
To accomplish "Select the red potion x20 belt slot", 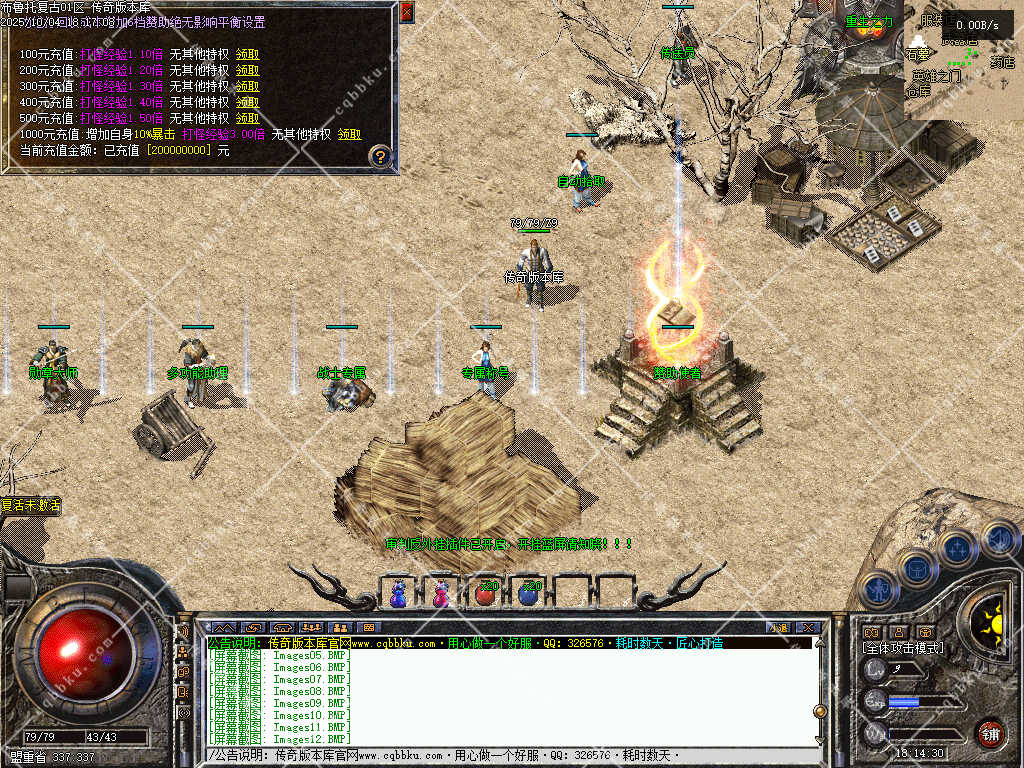I will (x=486, y=593).
